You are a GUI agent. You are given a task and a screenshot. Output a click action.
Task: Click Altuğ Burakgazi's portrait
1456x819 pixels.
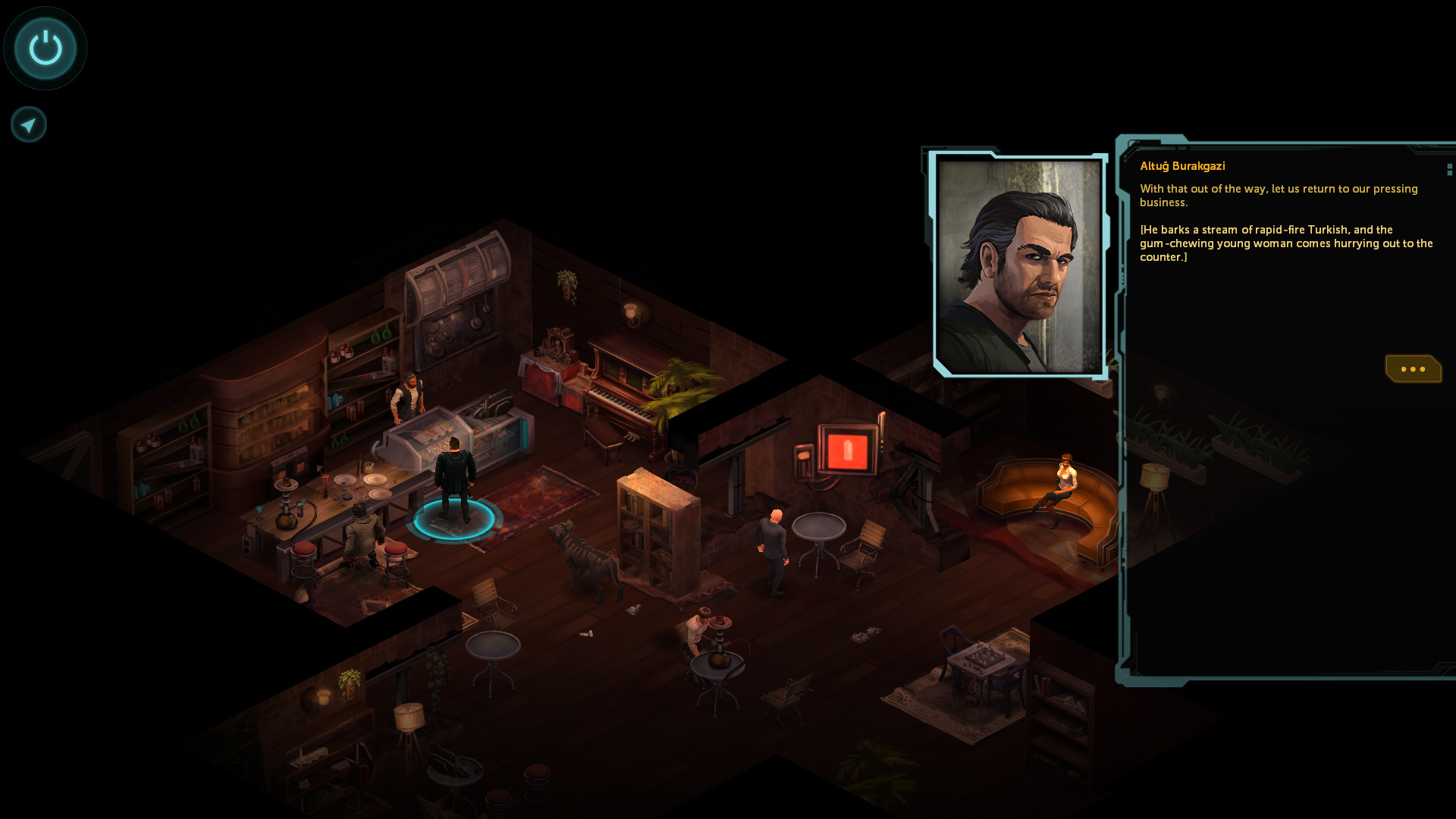(1018, 265)
